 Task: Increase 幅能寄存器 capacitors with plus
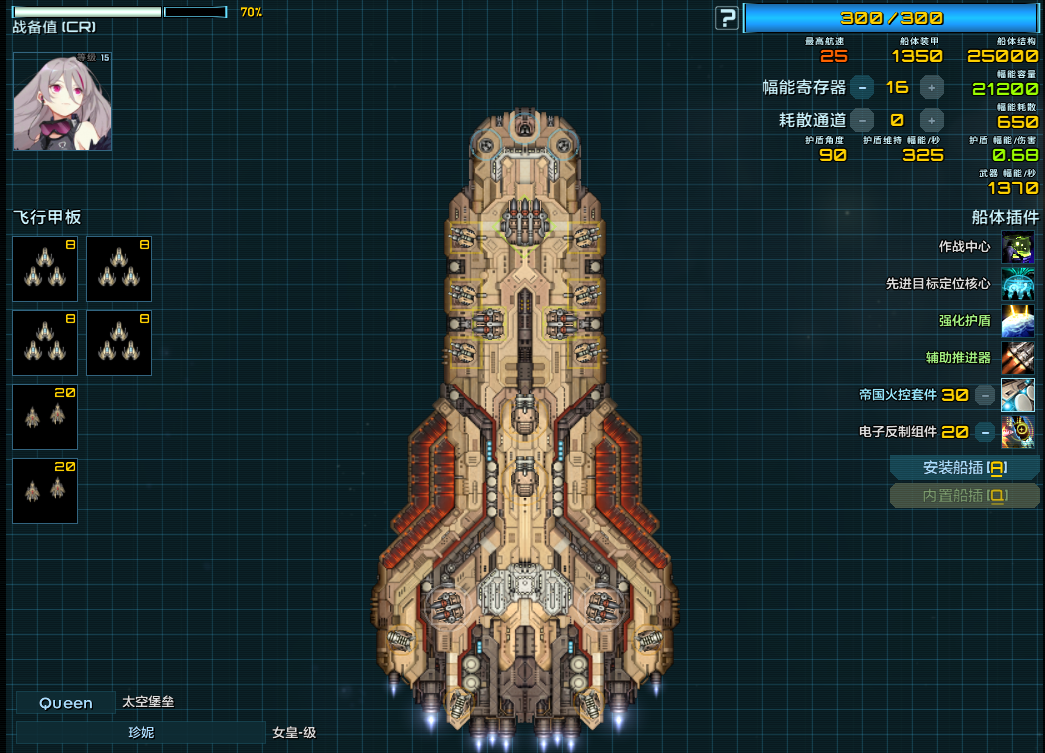click(931, 87)
